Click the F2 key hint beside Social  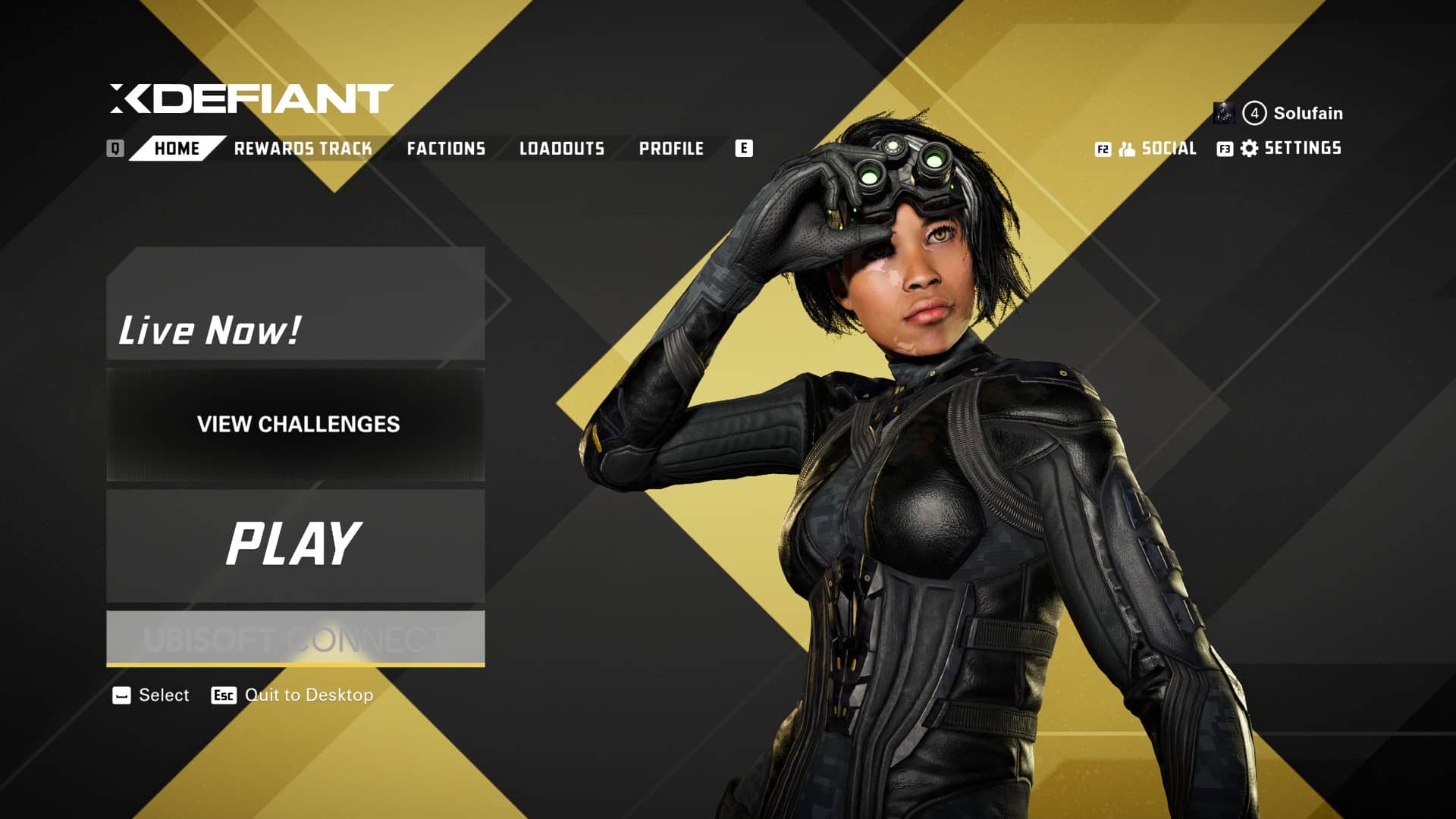[x=1102, y=148]
